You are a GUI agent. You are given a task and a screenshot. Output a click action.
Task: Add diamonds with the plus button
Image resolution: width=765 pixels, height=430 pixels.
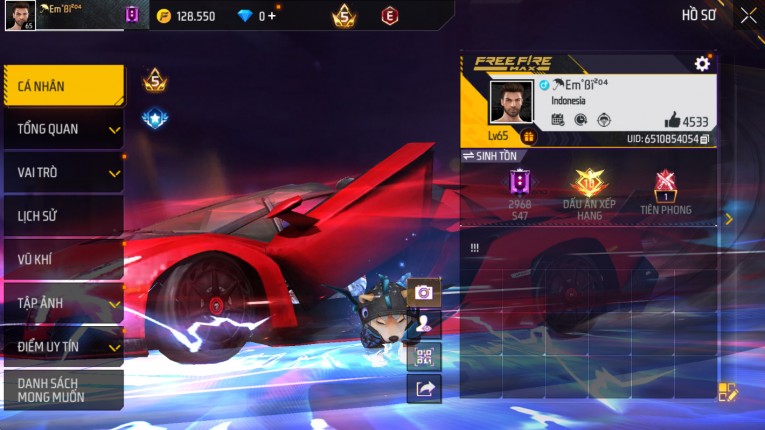click(272, 16)
